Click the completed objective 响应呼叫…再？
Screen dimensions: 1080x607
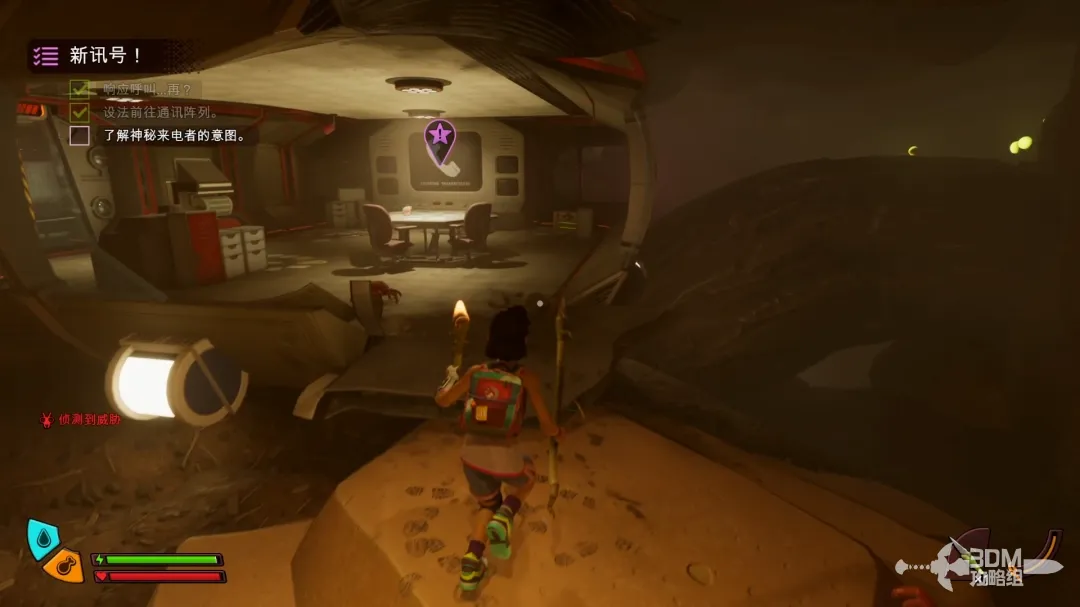coord(150,89)
